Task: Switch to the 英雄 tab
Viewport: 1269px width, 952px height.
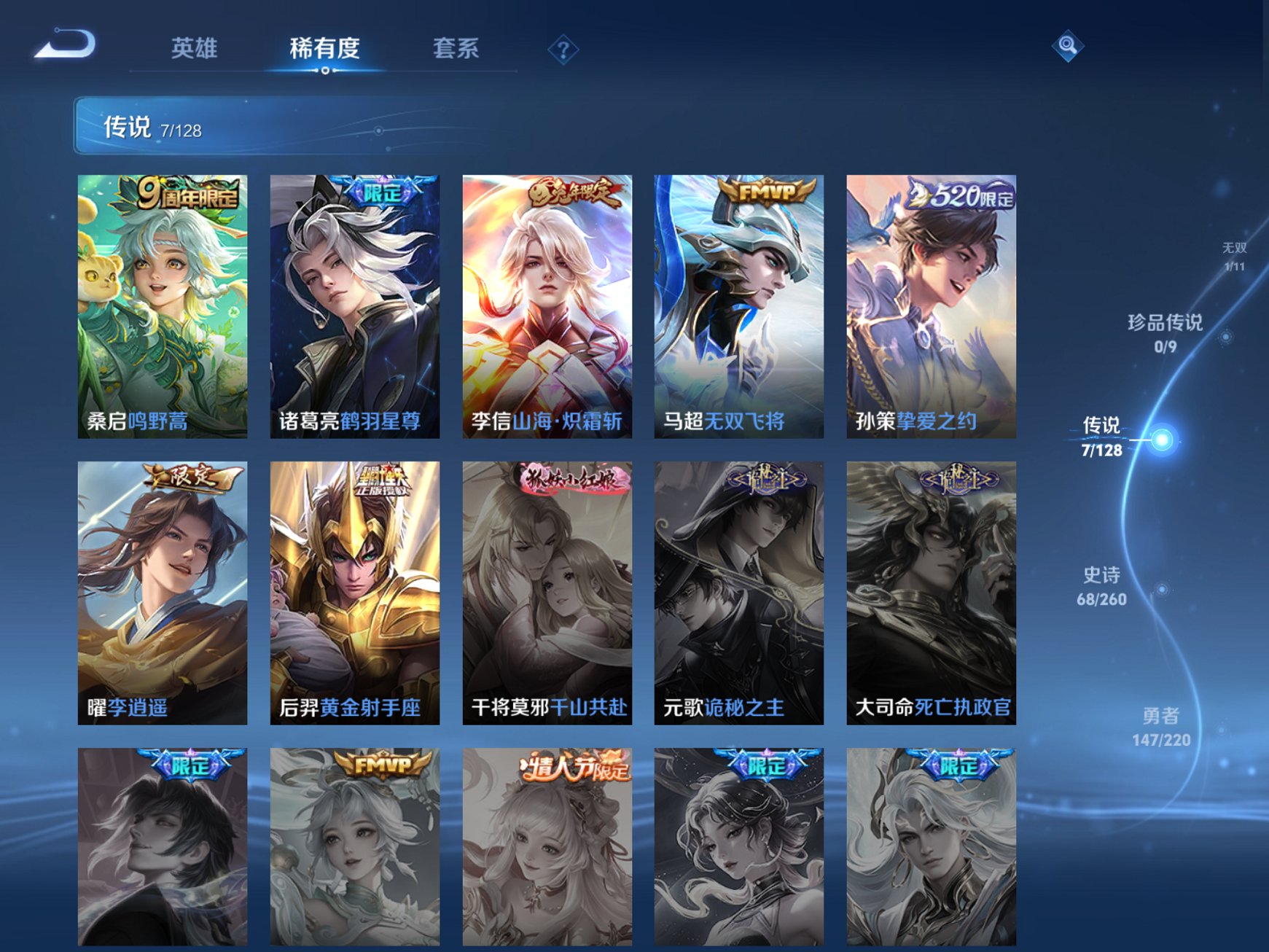Action: 195,47
